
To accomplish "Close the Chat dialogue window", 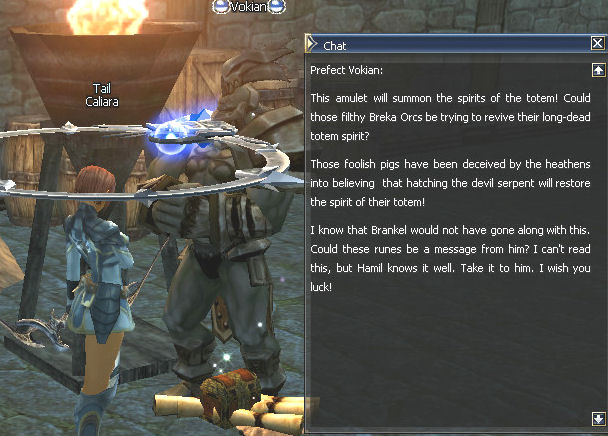I will coord(597,43).
